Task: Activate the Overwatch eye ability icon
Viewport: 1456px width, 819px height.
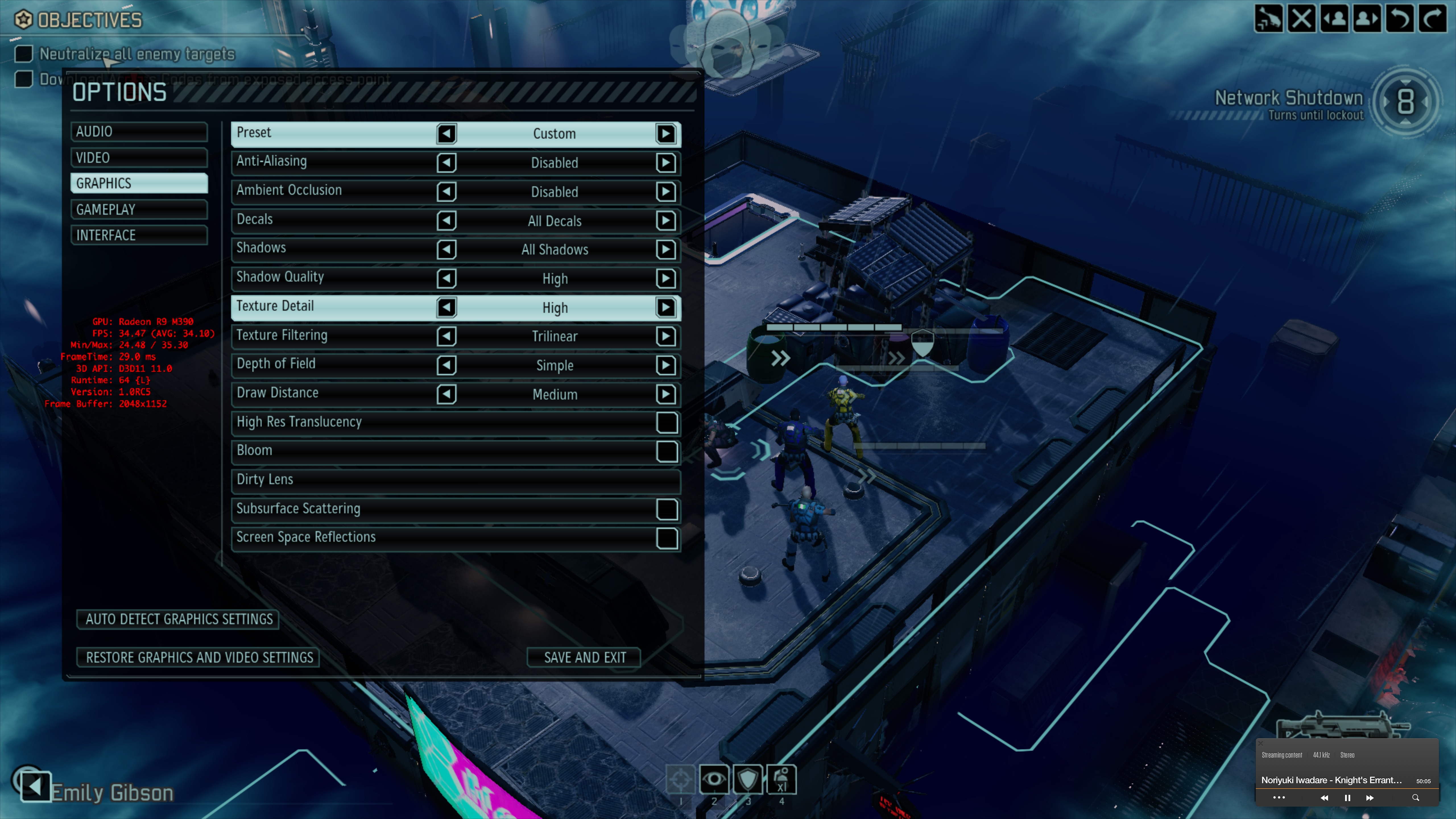Action: 714,780
